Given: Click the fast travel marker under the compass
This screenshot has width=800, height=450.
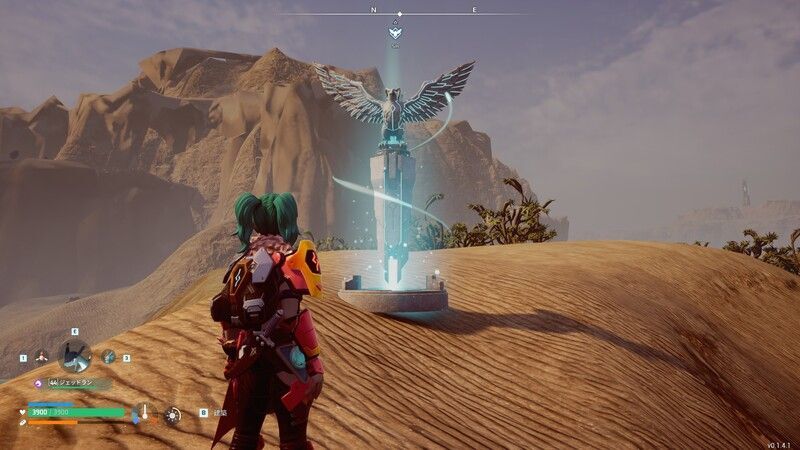Looking at the screenshot, I should [x=395, y=33].
